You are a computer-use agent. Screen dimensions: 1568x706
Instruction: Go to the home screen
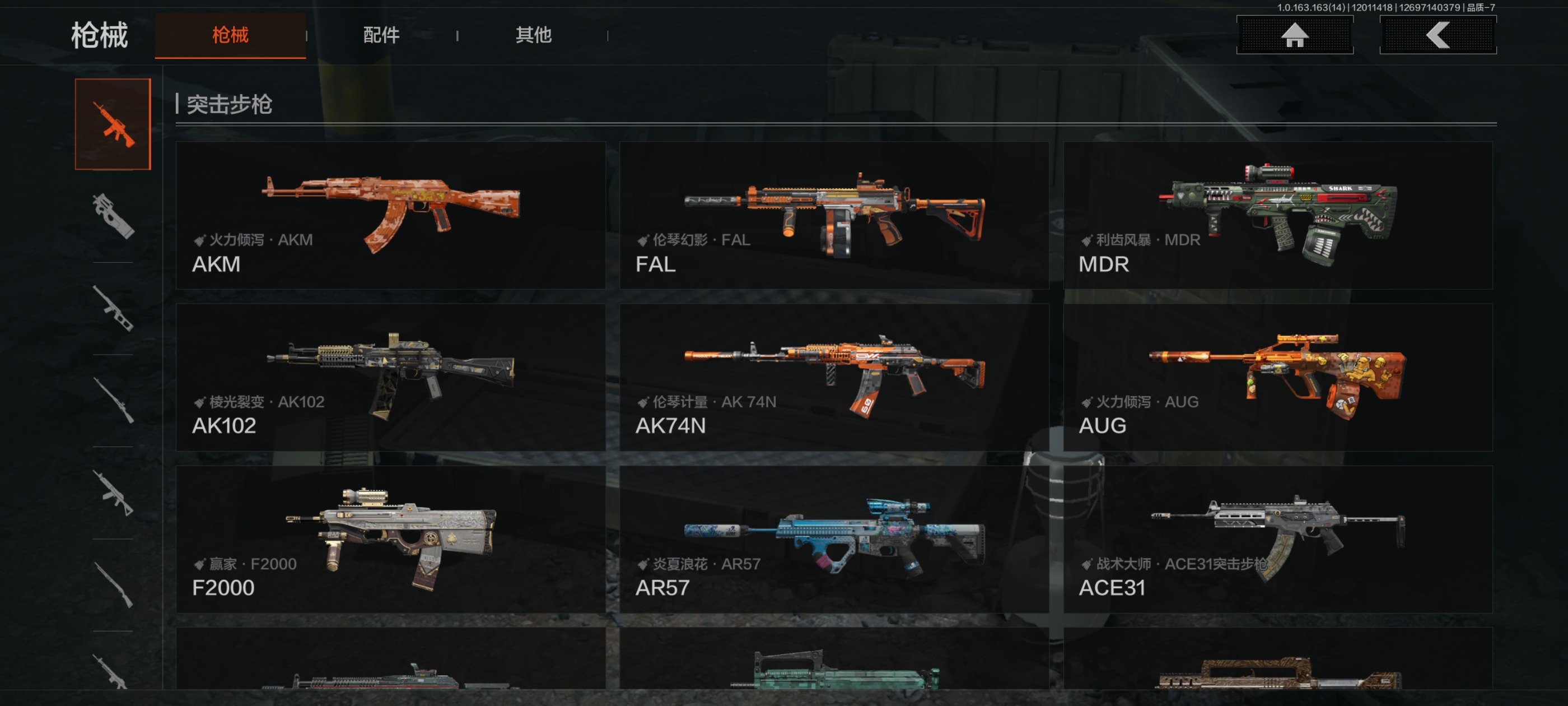point(1294,35)
